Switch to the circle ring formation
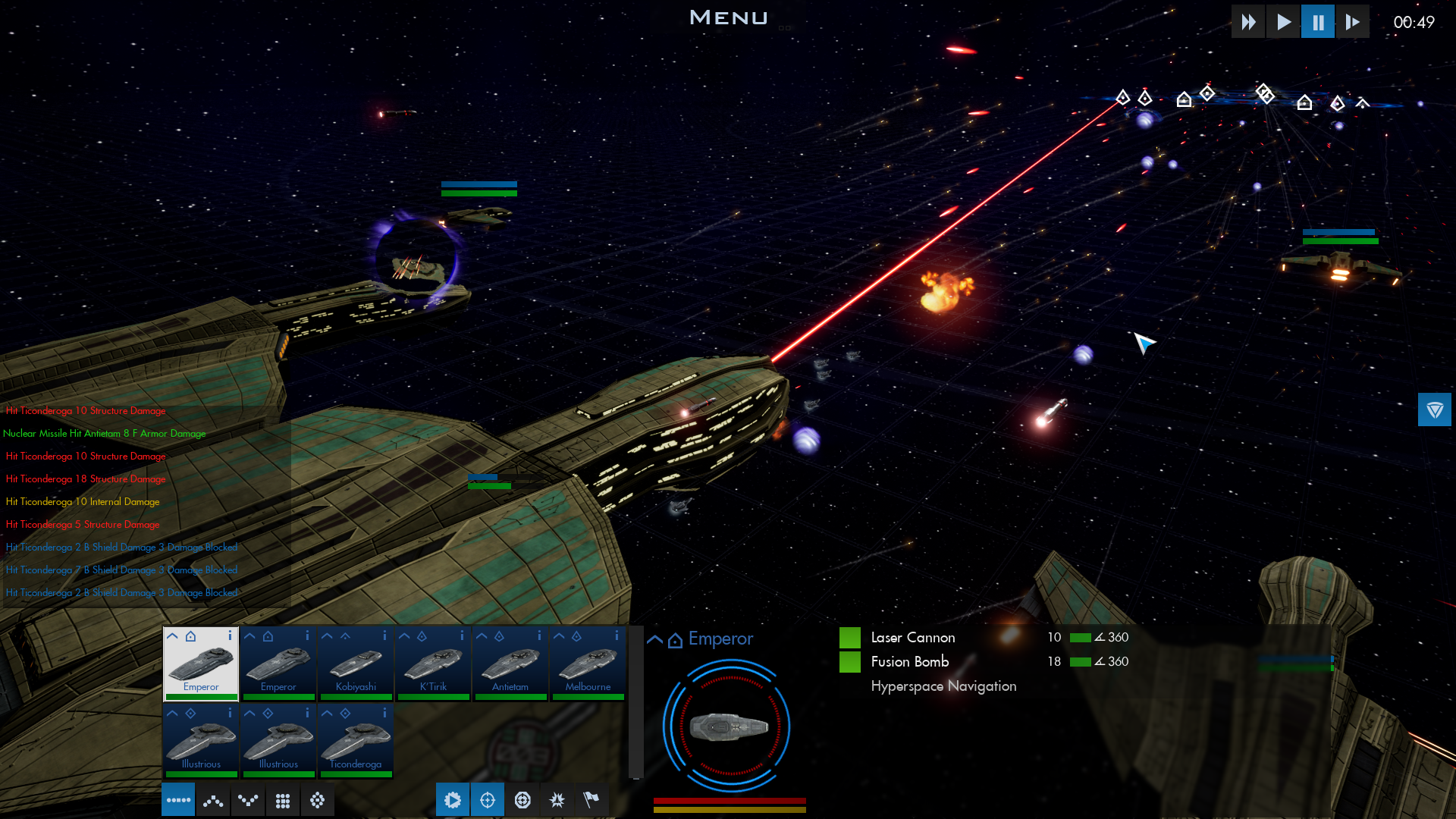Viewport: 1456px width, 819px height. click(x=318, y=800)
